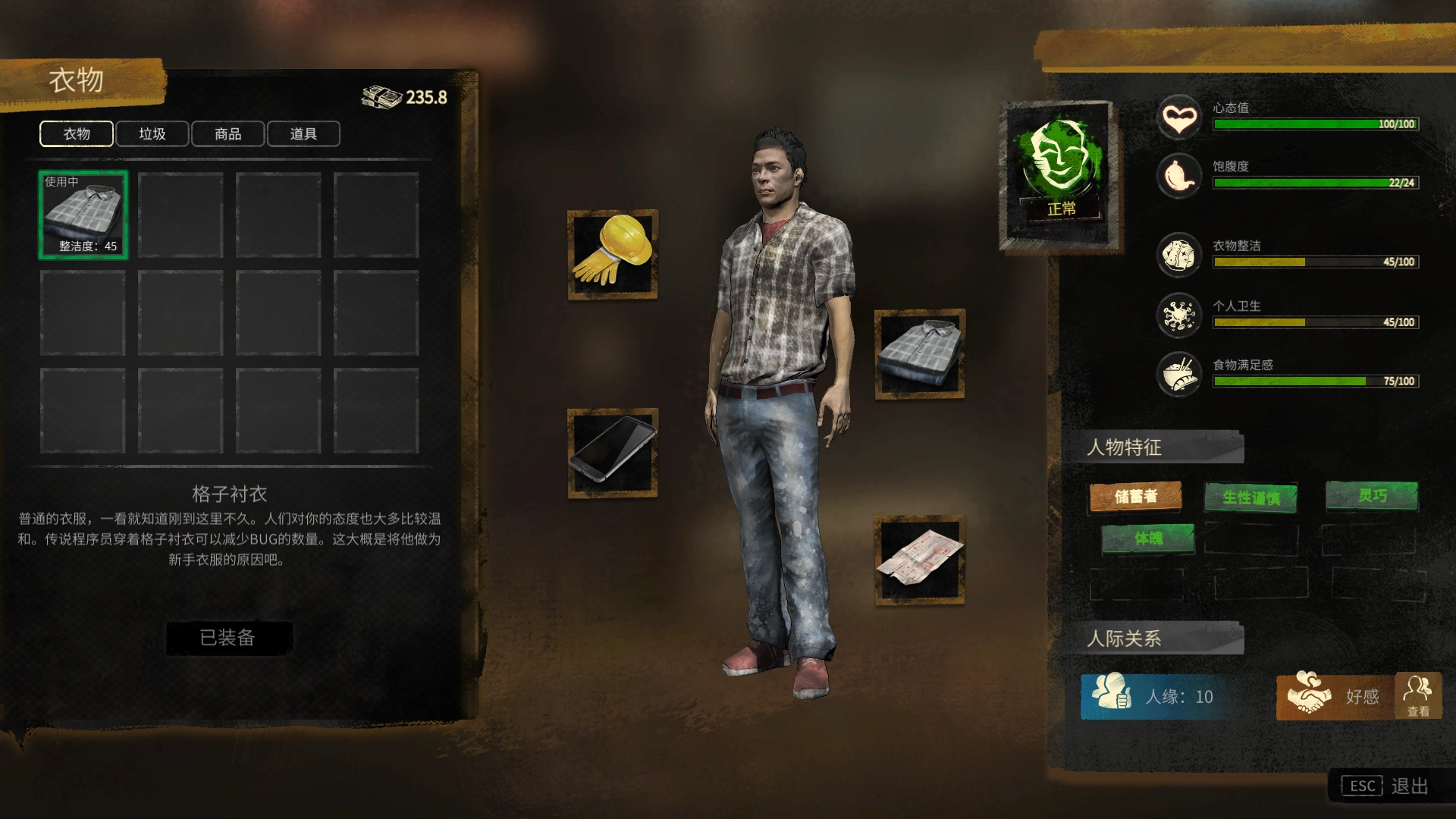1456x819 pixels.
Task: Click the 已装备 equipped button
Action: point(228,638)
